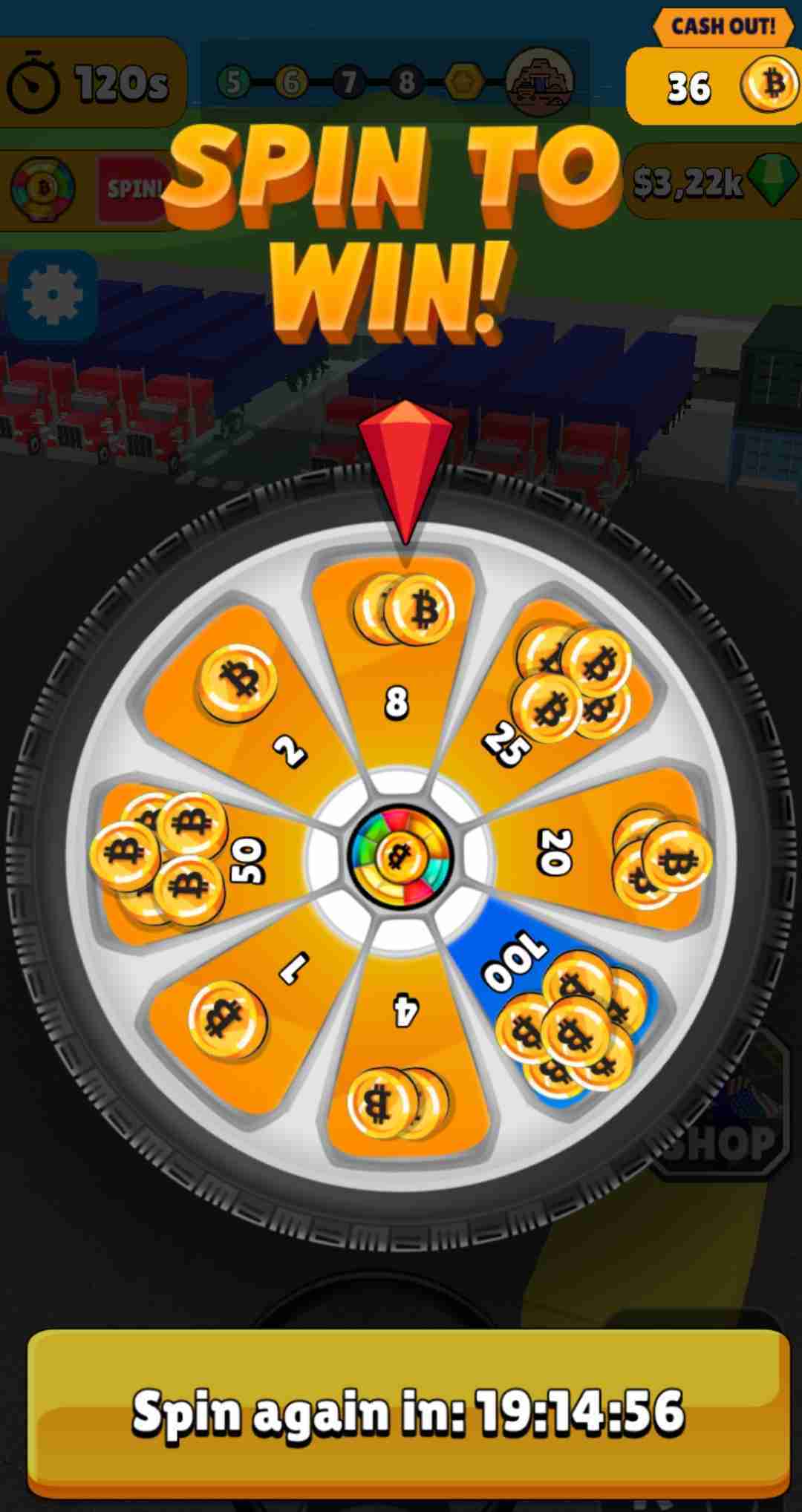Select the rainbow bitcoin wheel icon
This screenshot has width=802, height=1512.
(x=43, y=189)
